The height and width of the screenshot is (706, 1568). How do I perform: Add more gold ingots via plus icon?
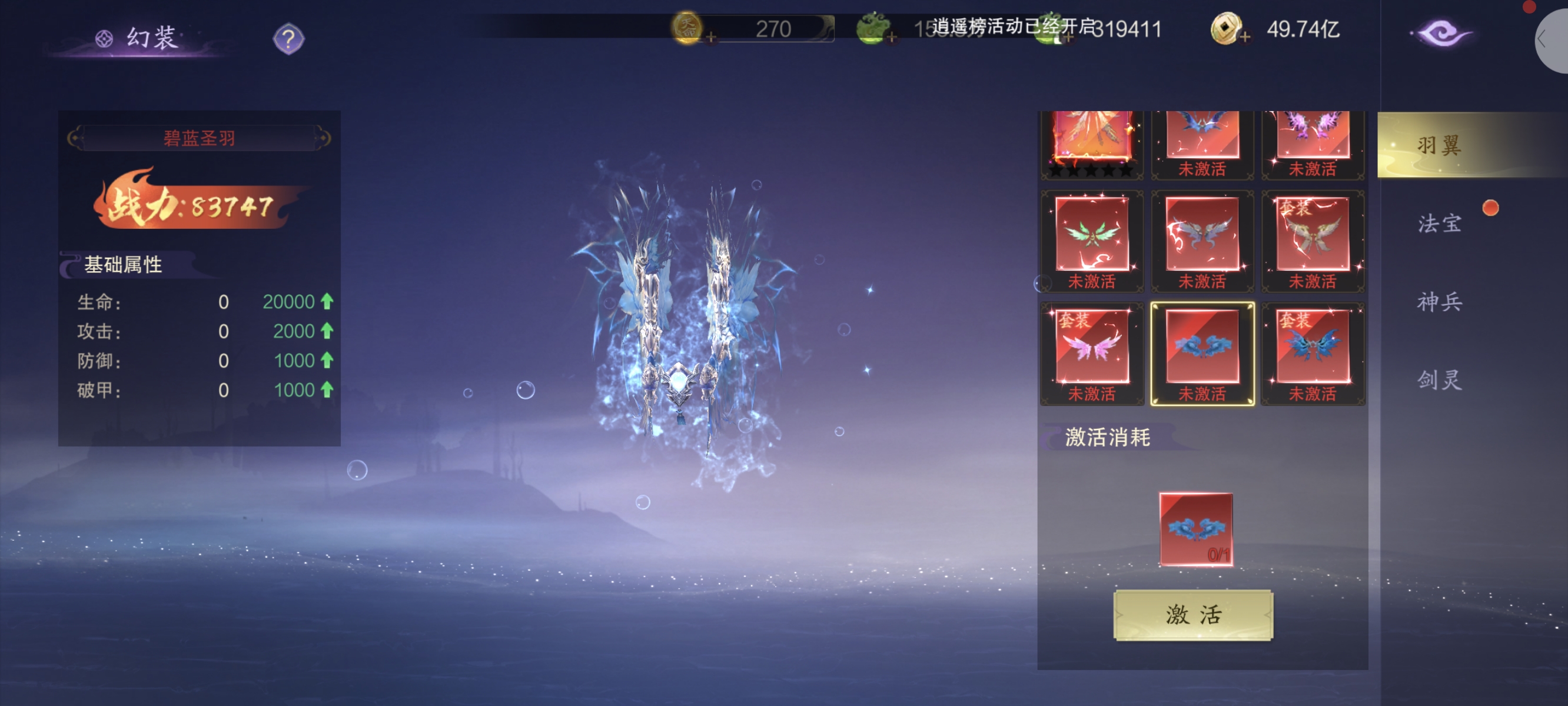click(711, 38)
